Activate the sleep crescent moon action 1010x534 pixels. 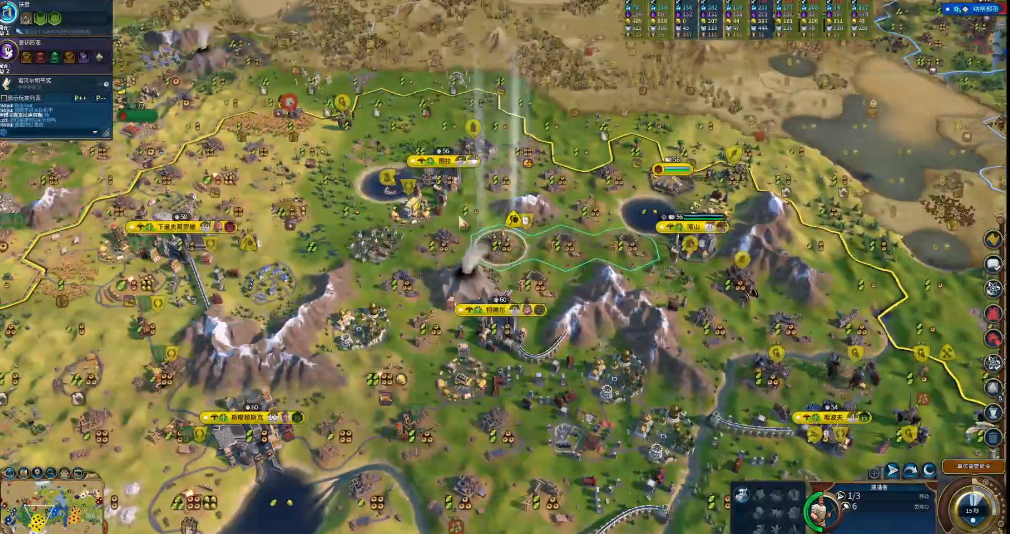[x=929, y=470]
